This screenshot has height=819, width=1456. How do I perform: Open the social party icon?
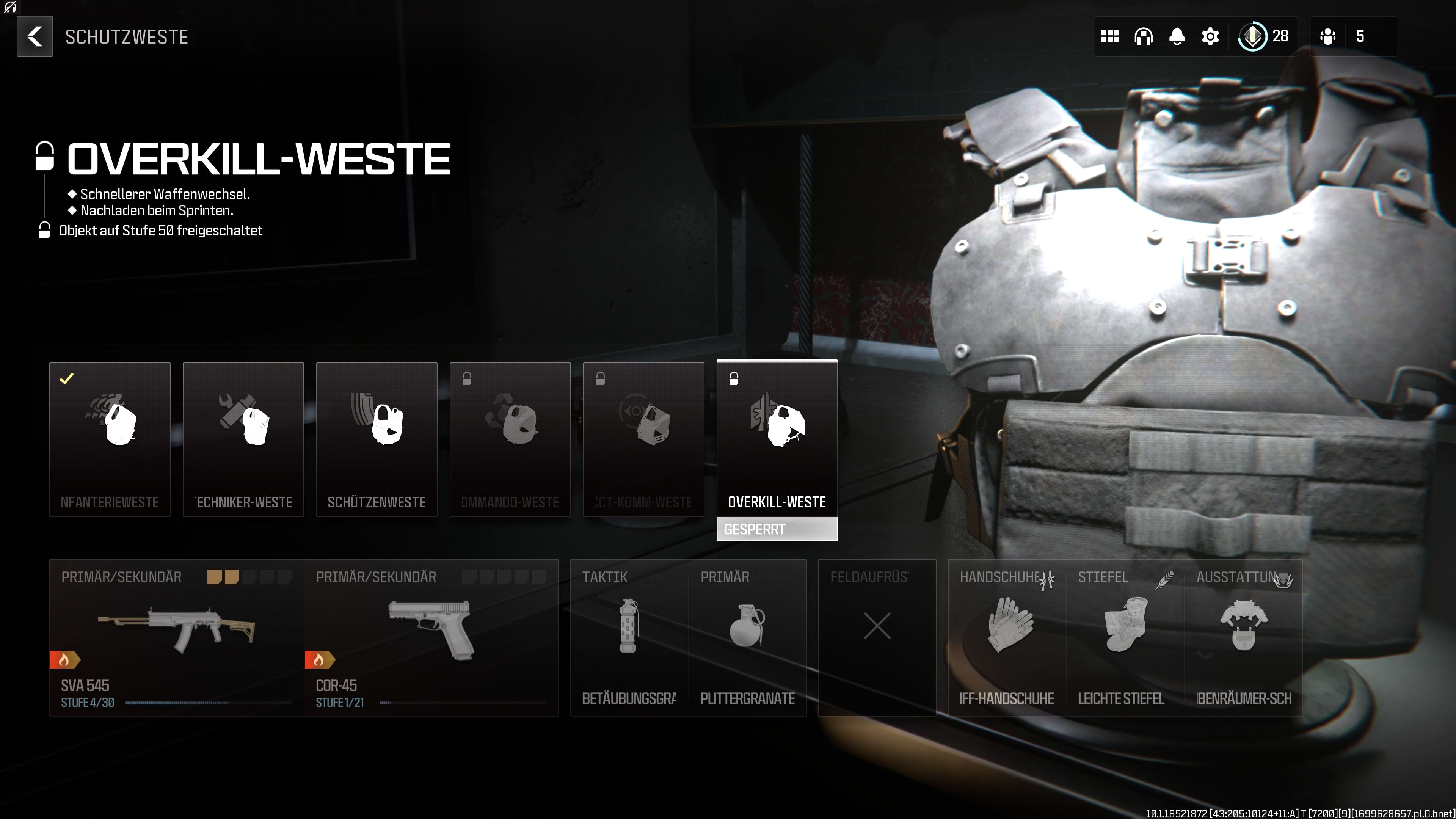(x=1328, y=37)
